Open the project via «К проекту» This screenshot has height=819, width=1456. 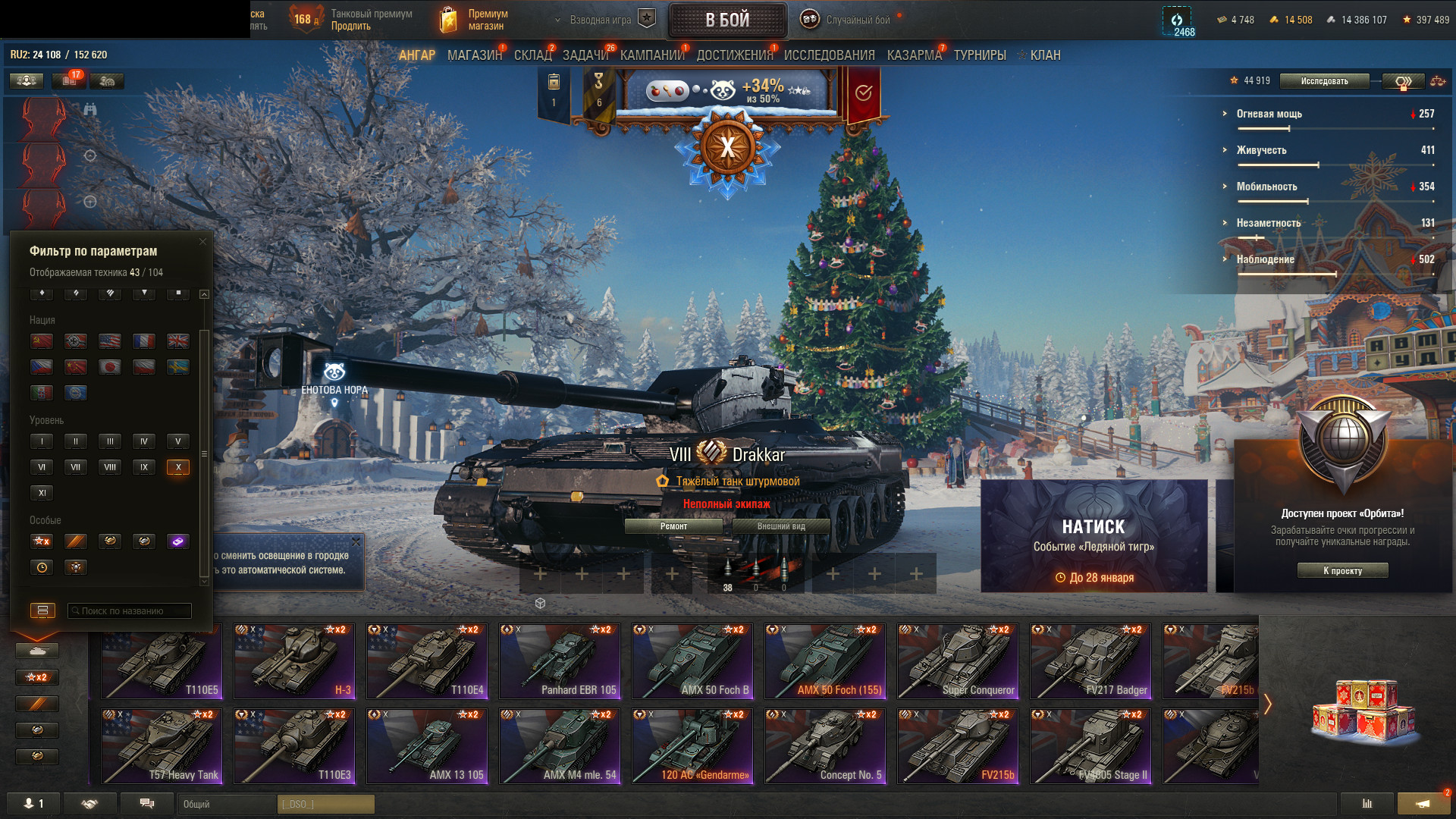pos(1342,571)
